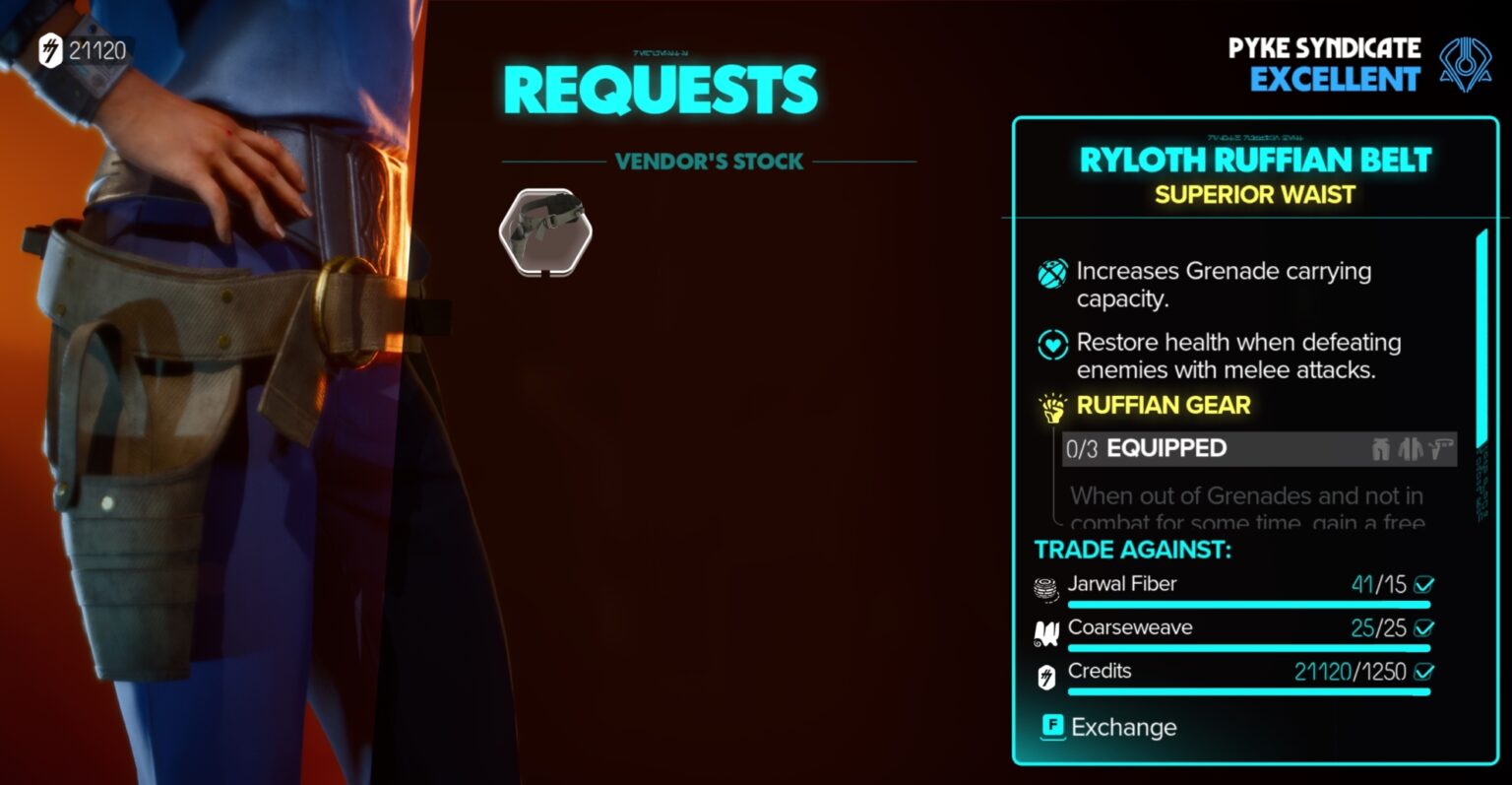Toggle the Jarwal Fiber availability checkmark
Viewport: 1512px width, 785px height.
coord(1424,583)
